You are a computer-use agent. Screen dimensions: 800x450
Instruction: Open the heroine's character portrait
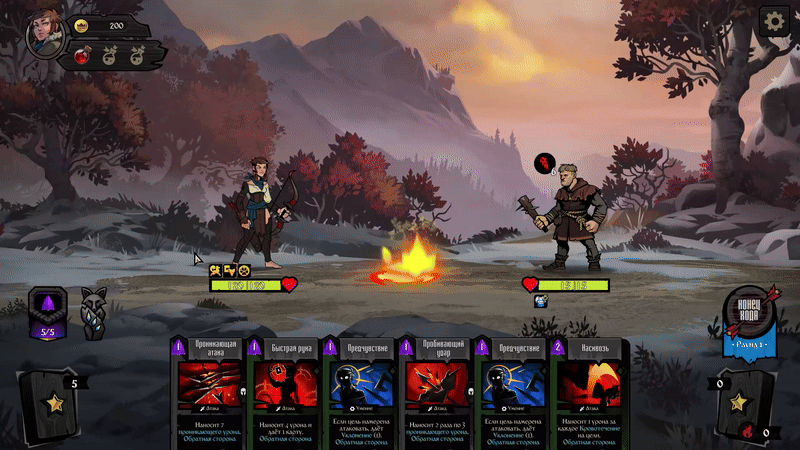(x=45, y=32)
